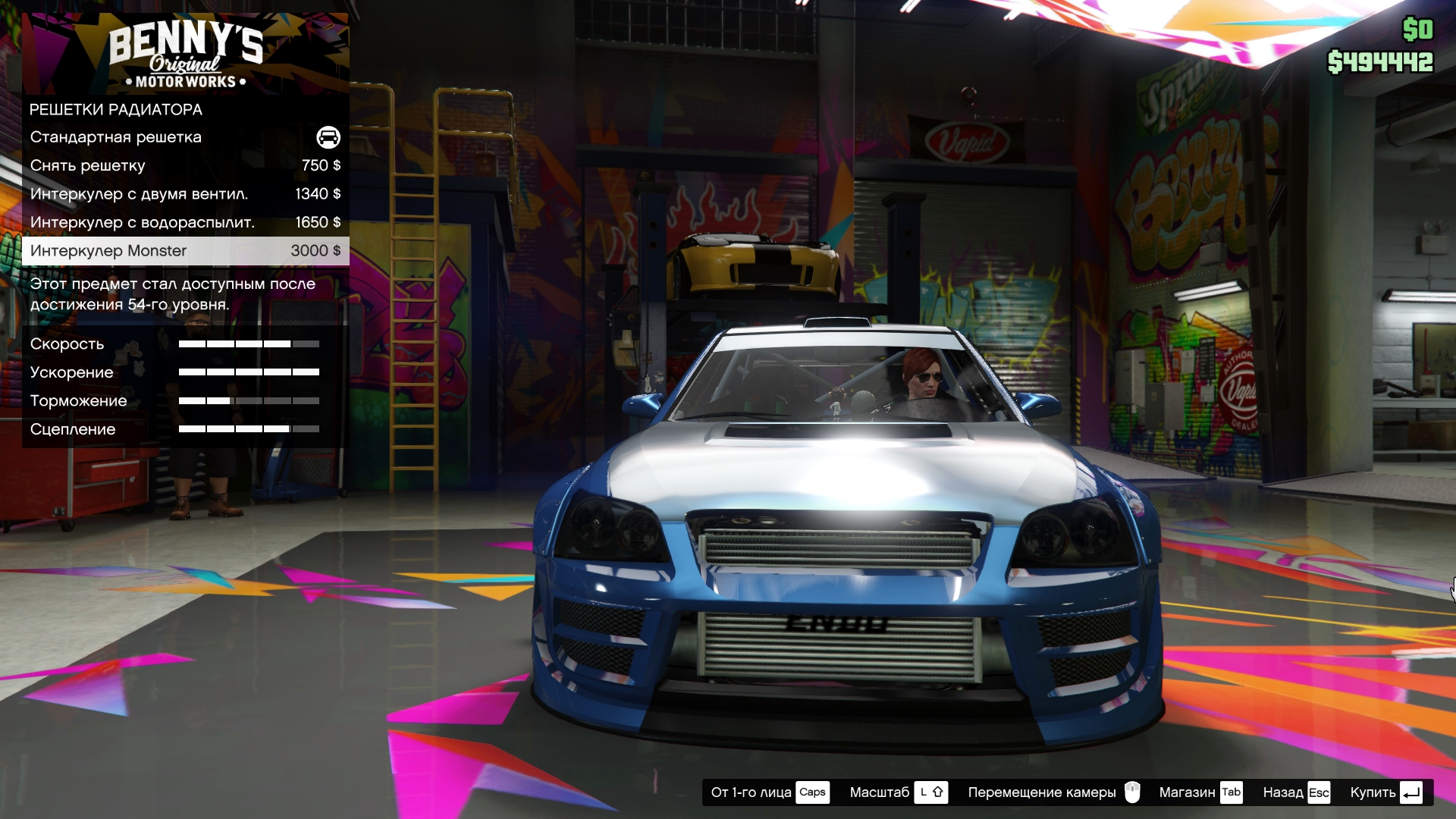The image size is (1456, 819).
Task: Activate the Масштаб zoom prompt
Action: (x=898, y=792)
